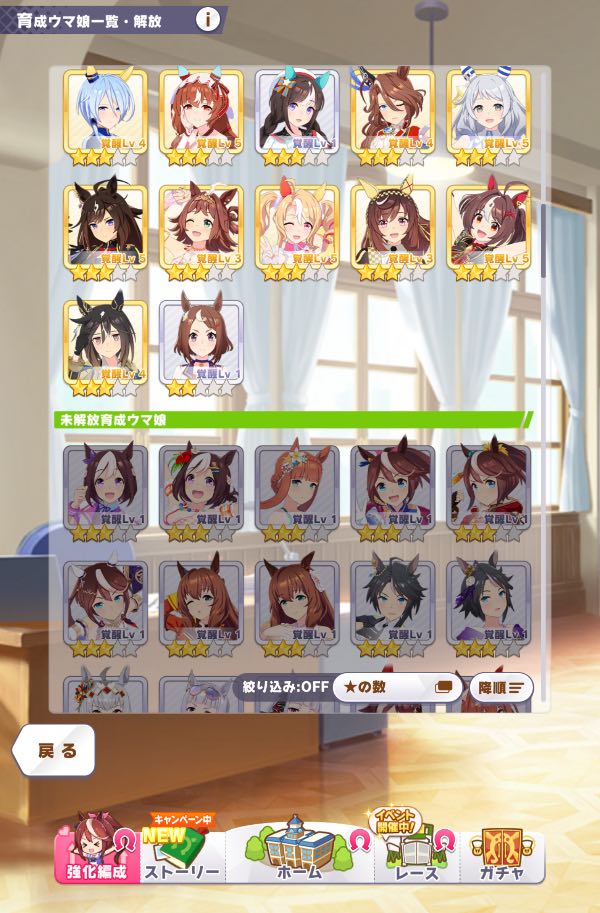Select the unlocked girl with checkered headband
Viewport: 600px width, 913px height.
(392, 228)
